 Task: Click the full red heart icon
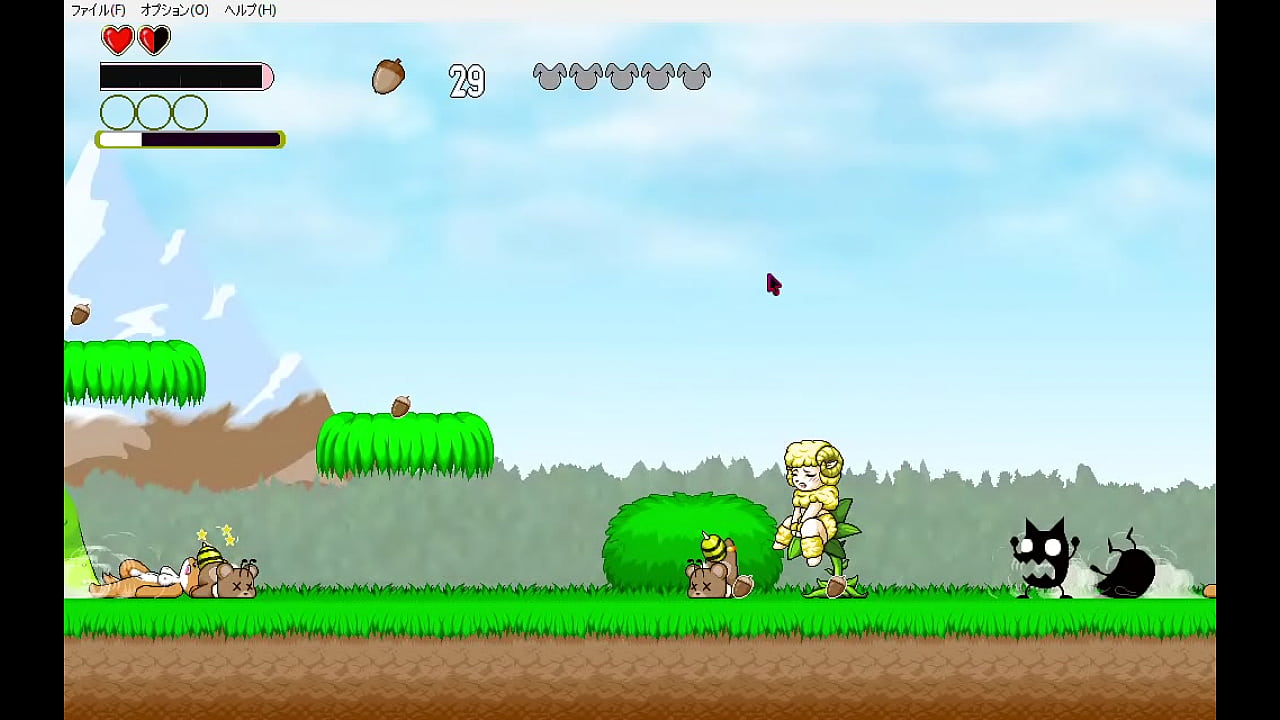[115, 40]
